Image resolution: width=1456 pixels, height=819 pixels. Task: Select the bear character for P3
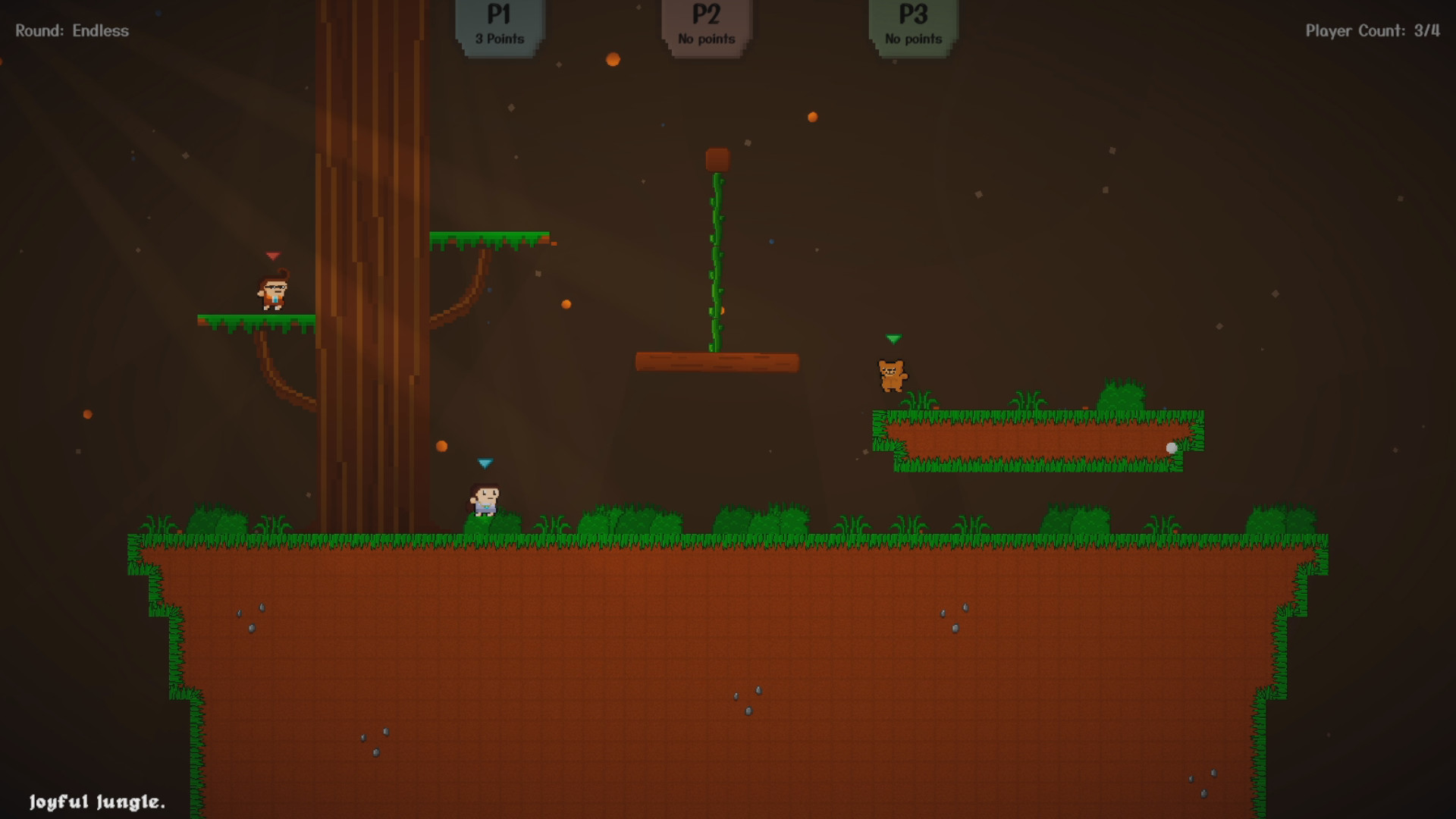click(891, 375)
